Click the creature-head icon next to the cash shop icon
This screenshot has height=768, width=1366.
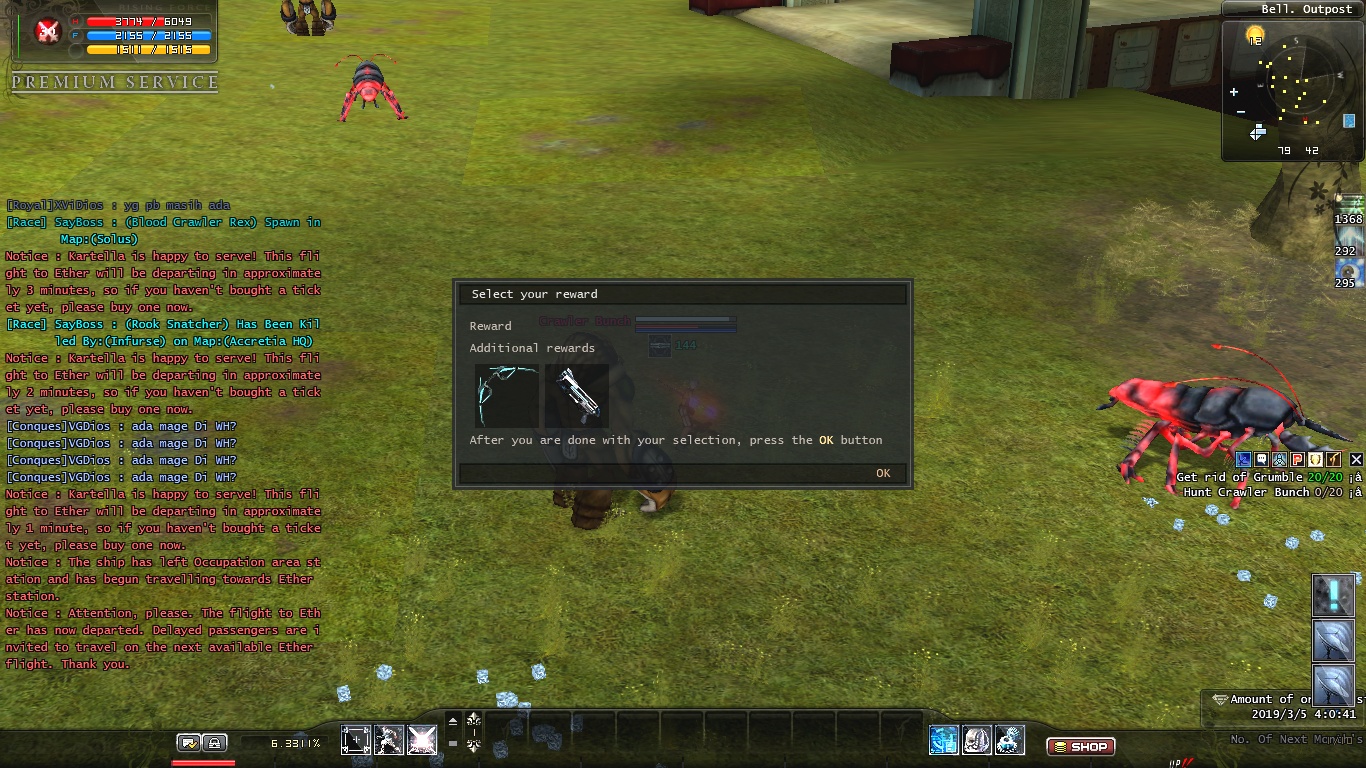tap(976, 740)
